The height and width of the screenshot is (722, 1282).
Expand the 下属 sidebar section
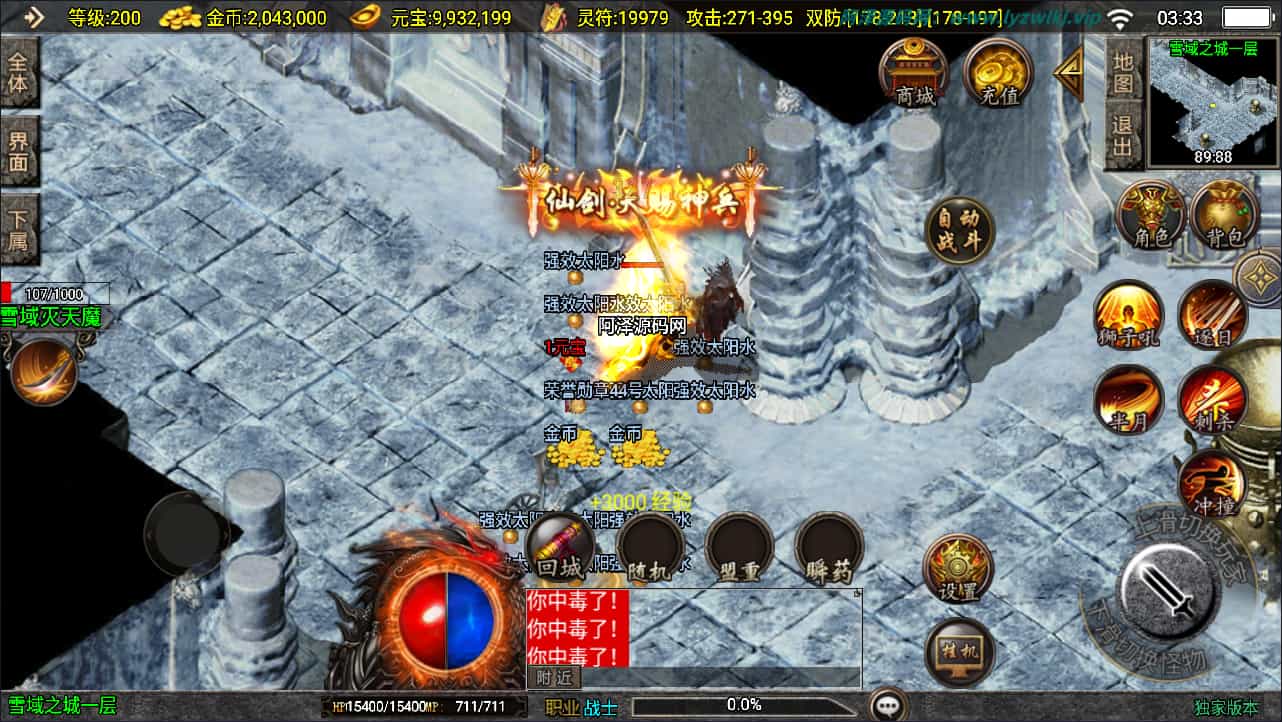coord(20,228)
